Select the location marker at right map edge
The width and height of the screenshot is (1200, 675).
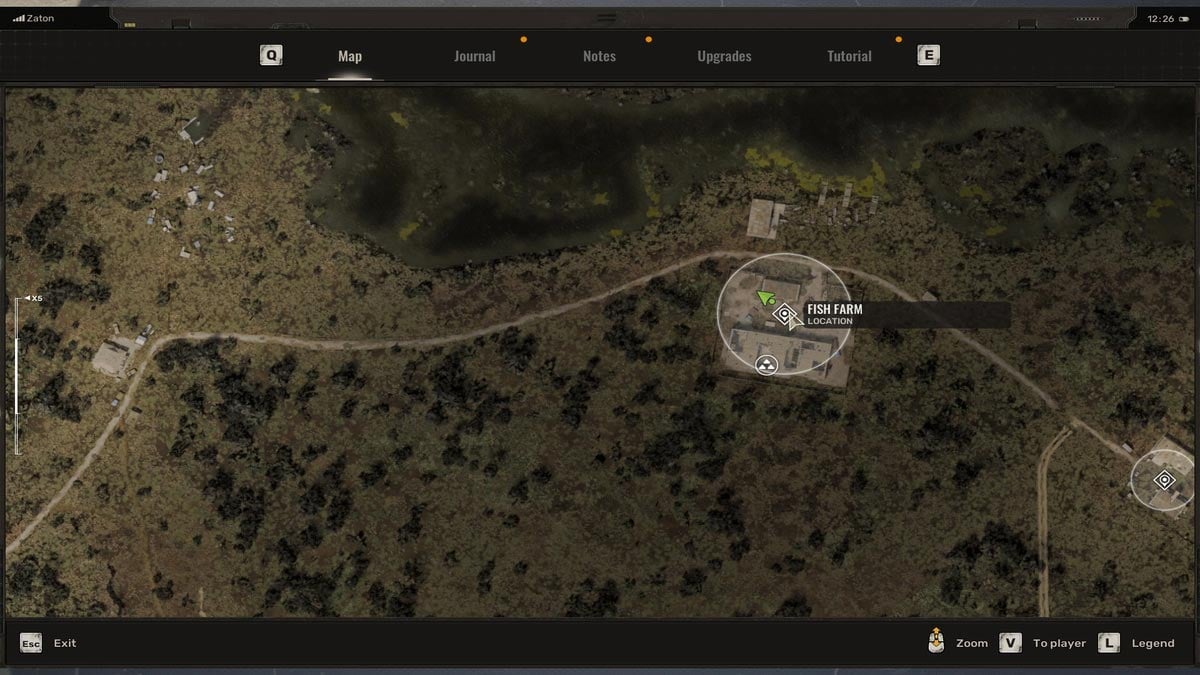(x=1163, y=481)
